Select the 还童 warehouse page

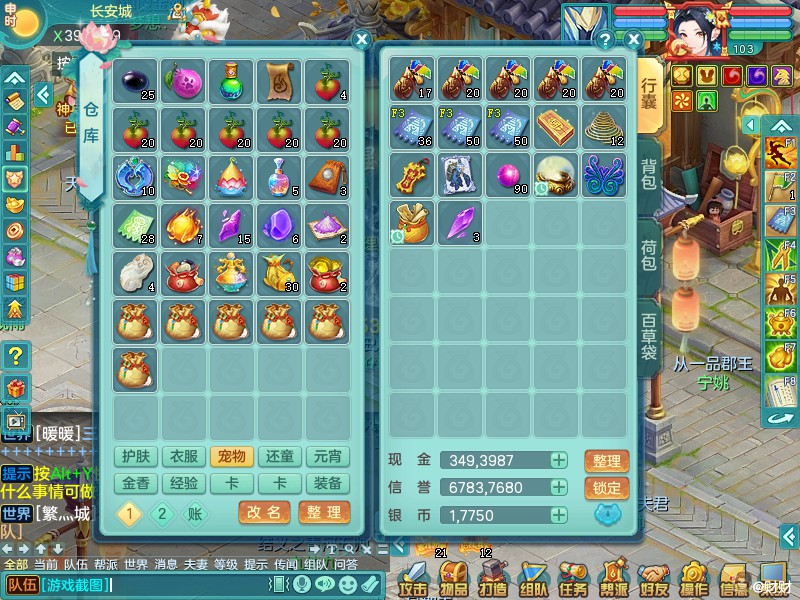[x=279, y=457]
